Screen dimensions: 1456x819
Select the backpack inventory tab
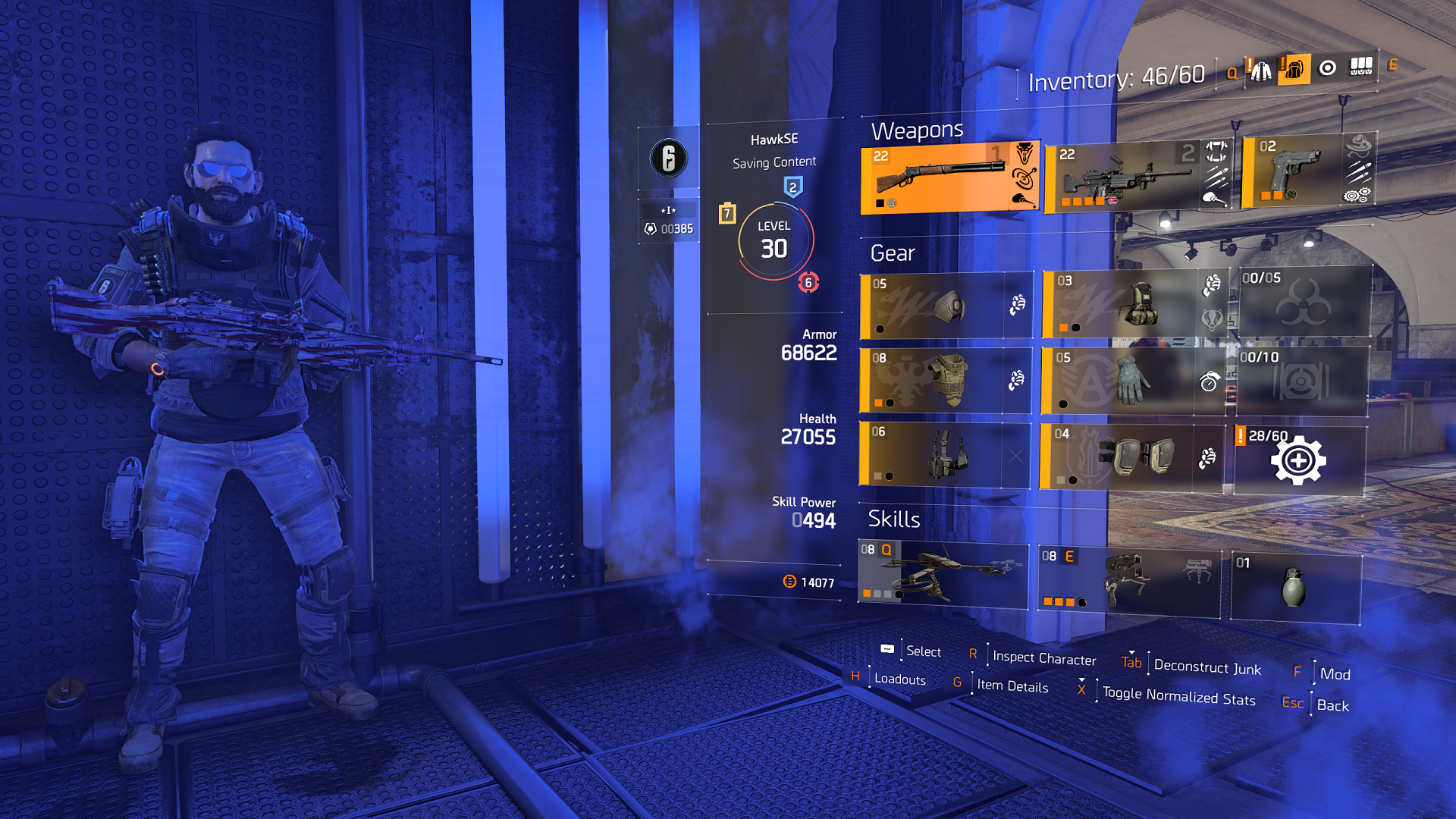coord(1294,70)
